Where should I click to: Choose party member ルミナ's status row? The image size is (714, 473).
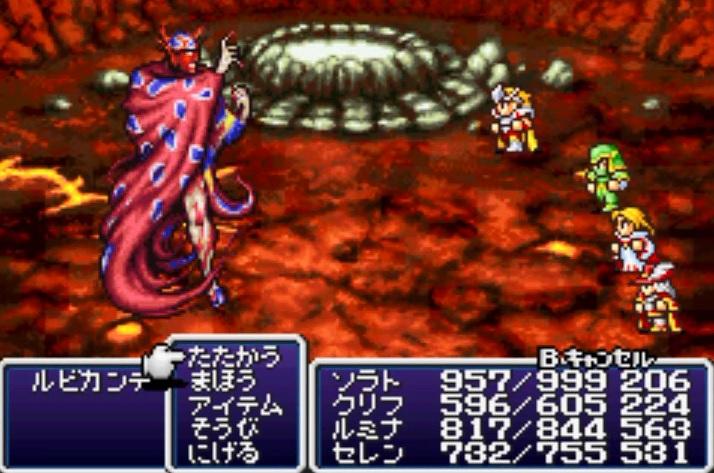coord(505,429)
